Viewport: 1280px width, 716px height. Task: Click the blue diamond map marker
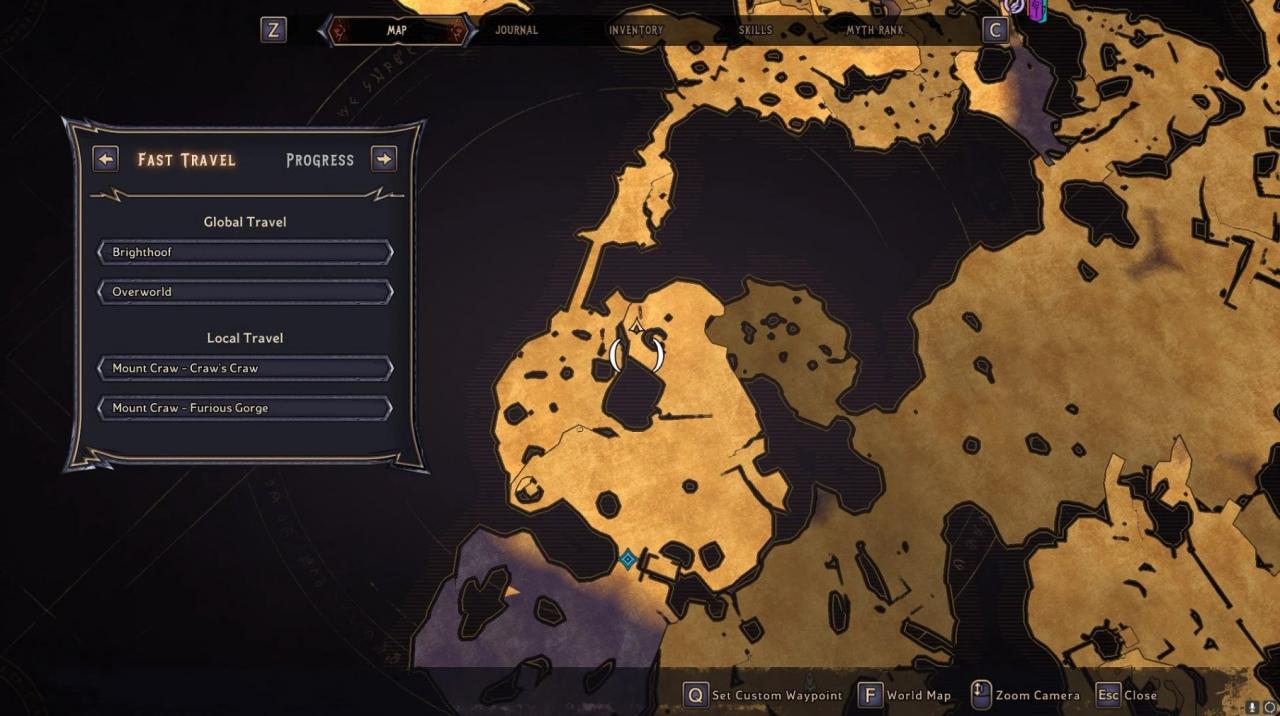[x=627, y=559]
